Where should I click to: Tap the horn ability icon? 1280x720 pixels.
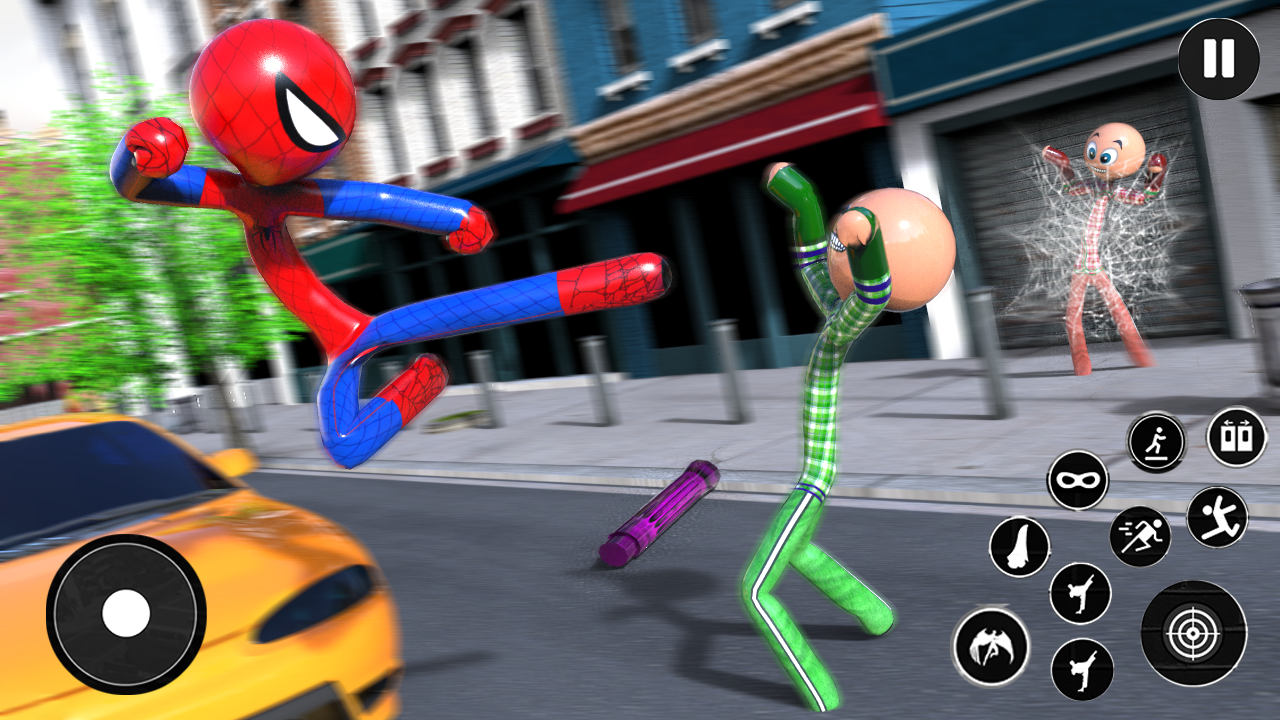coord(1018,544)
